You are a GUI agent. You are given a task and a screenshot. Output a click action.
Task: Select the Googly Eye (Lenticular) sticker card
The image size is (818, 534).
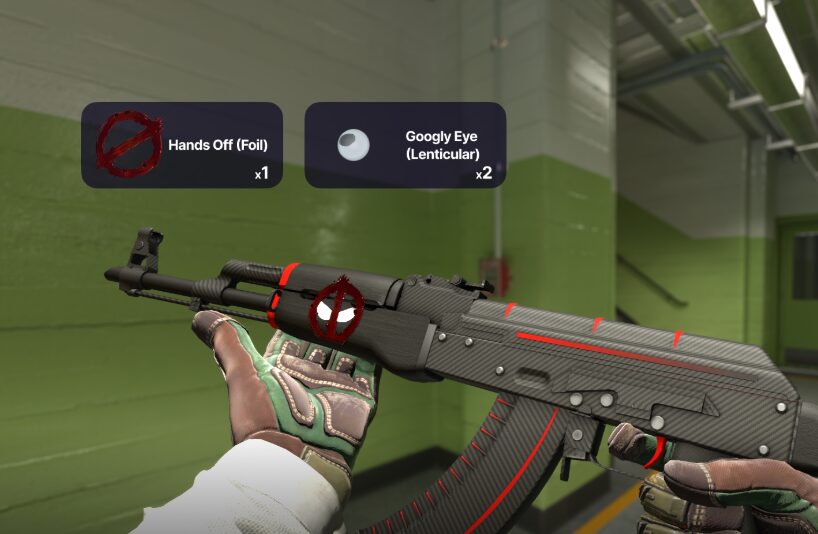404,145
